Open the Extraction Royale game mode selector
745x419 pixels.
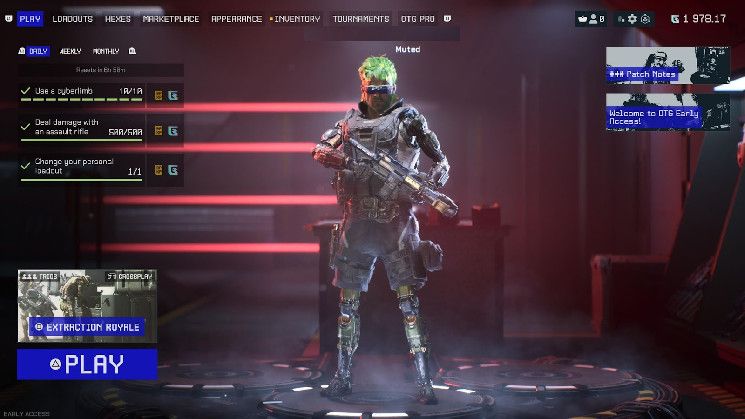point(87,326)
